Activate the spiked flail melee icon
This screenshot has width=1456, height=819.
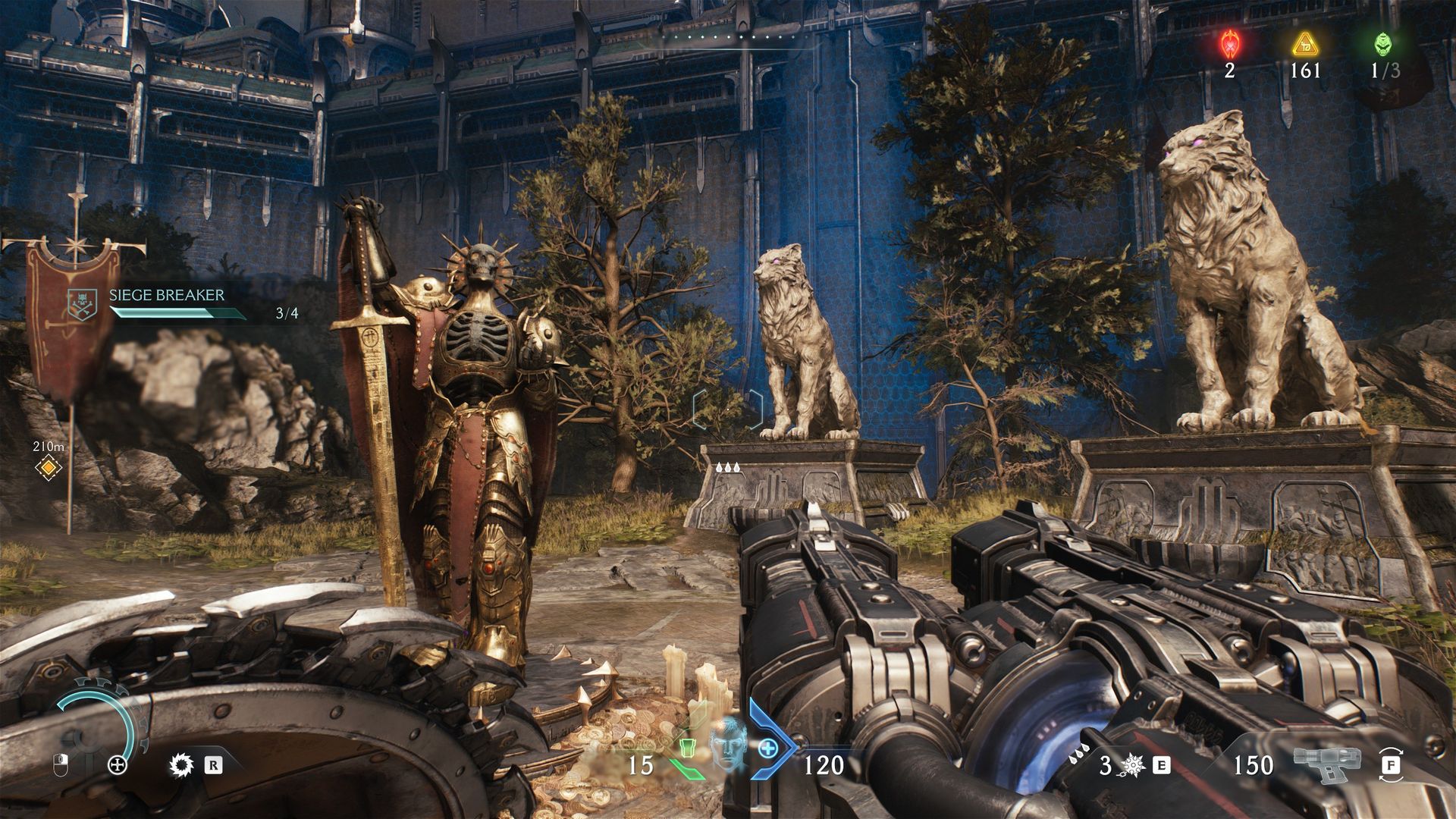tap(1134, 765)
